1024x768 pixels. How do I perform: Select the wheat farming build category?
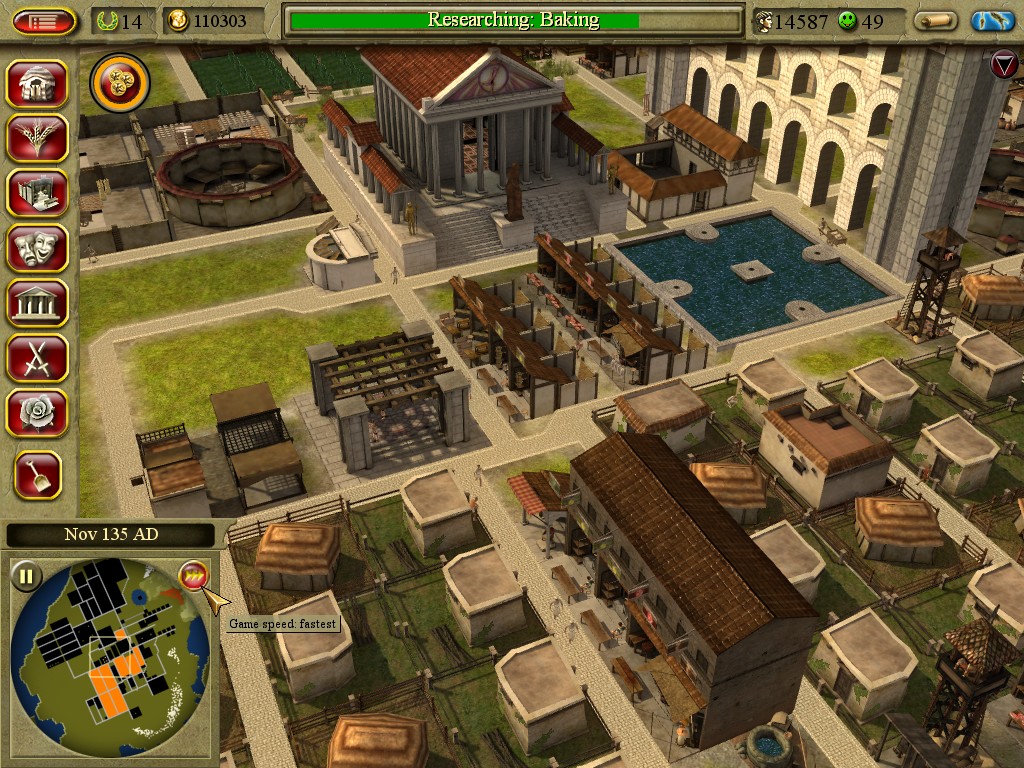coord(37,138)
